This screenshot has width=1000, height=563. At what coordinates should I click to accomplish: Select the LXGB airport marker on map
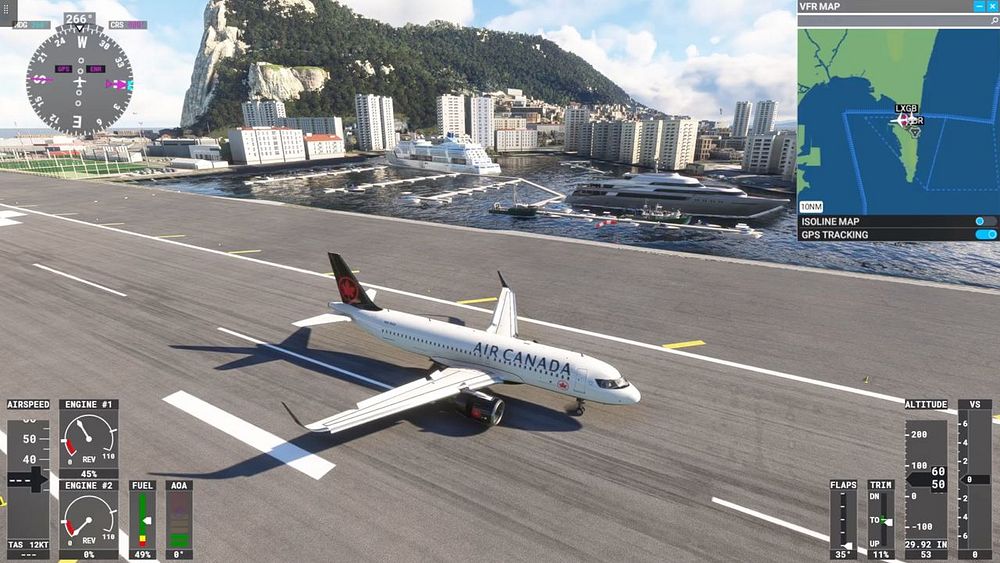pos(905,119)
